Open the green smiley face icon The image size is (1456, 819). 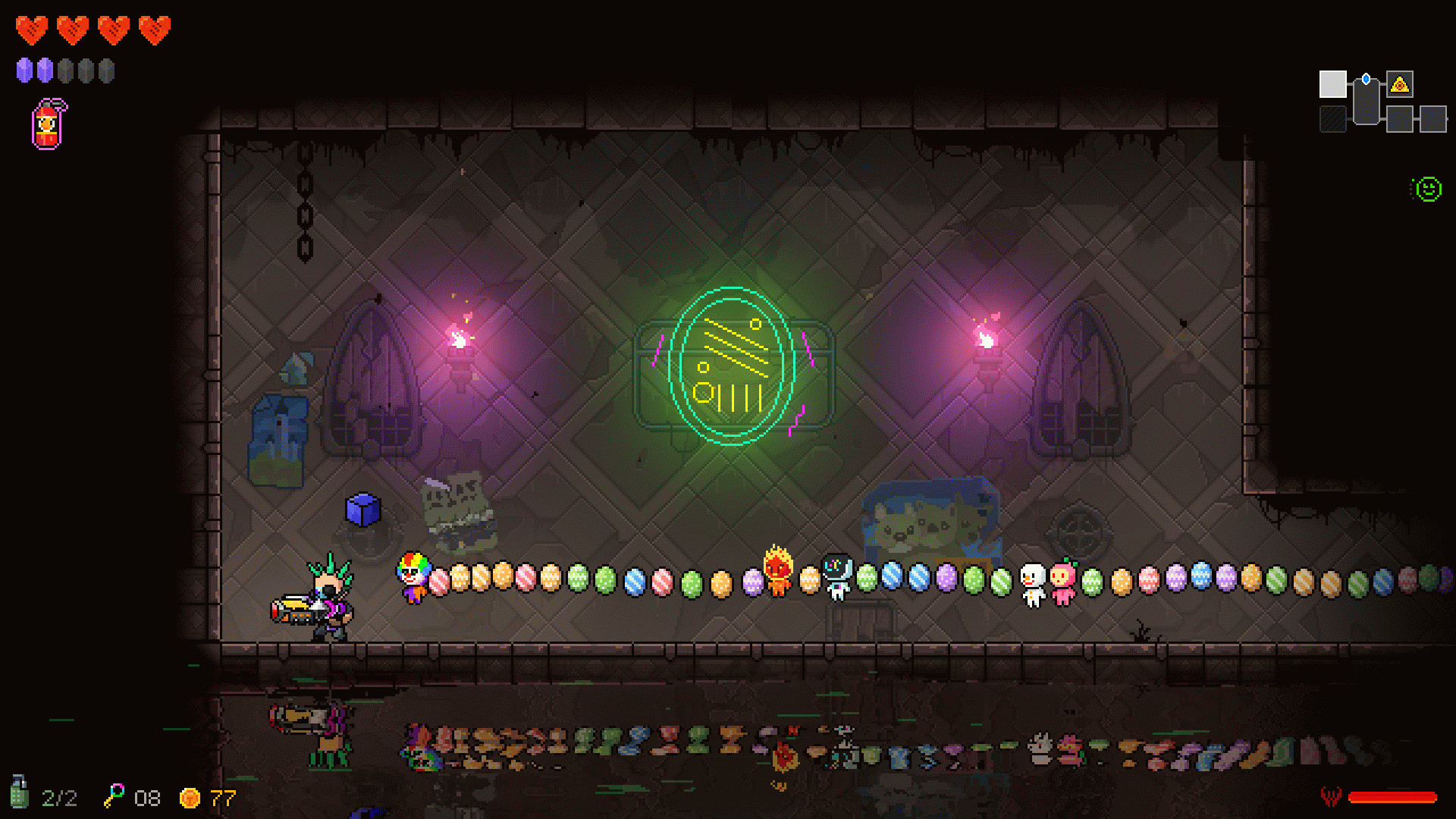(1428, 189)
